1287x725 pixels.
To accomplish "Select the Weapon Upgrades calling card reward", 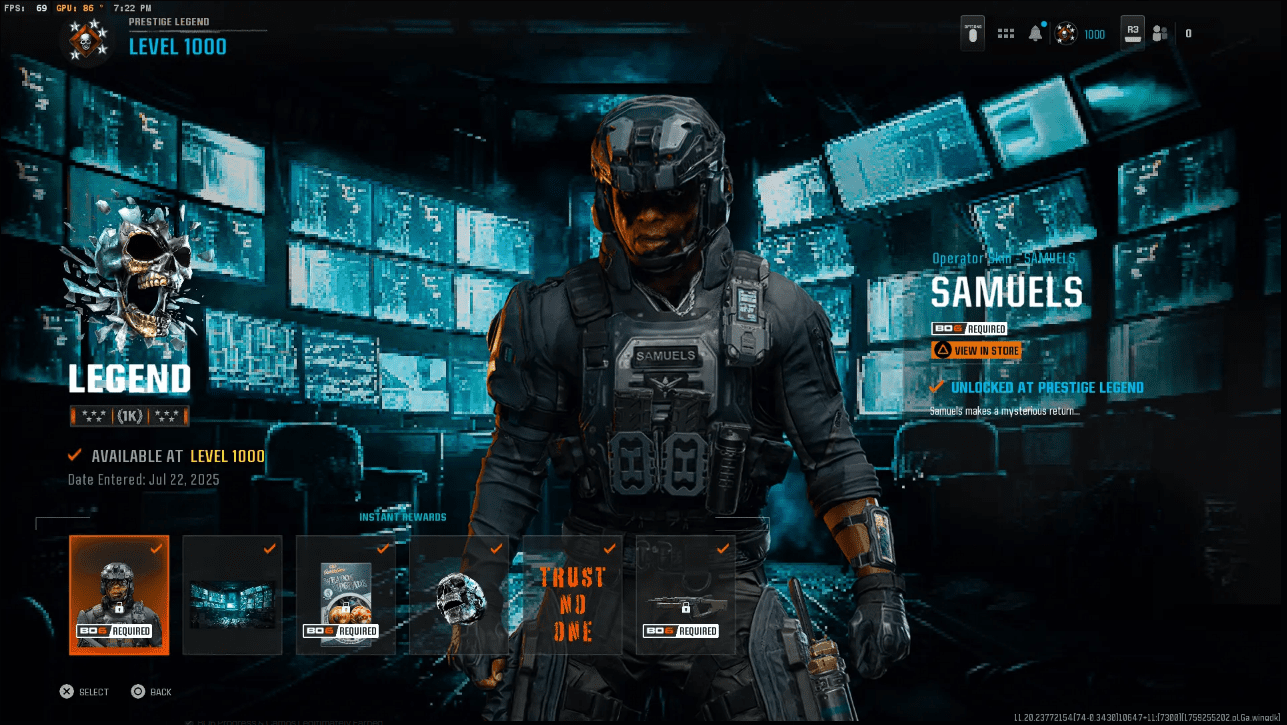I will [345, 595].
